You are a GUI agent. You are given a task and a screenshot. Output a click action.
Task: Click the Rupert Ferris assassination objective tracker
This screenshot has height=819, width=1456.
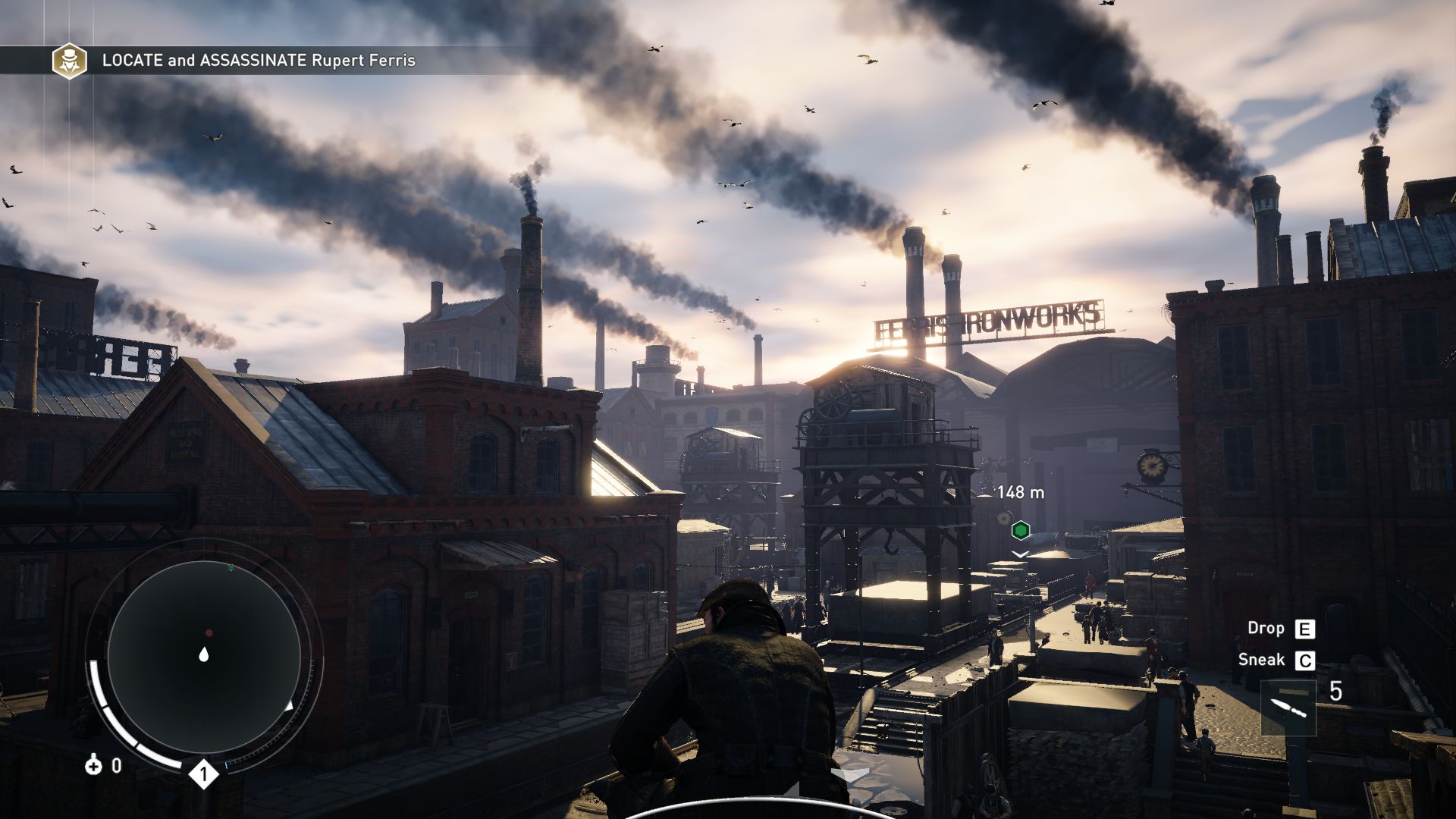pos(259,61)
